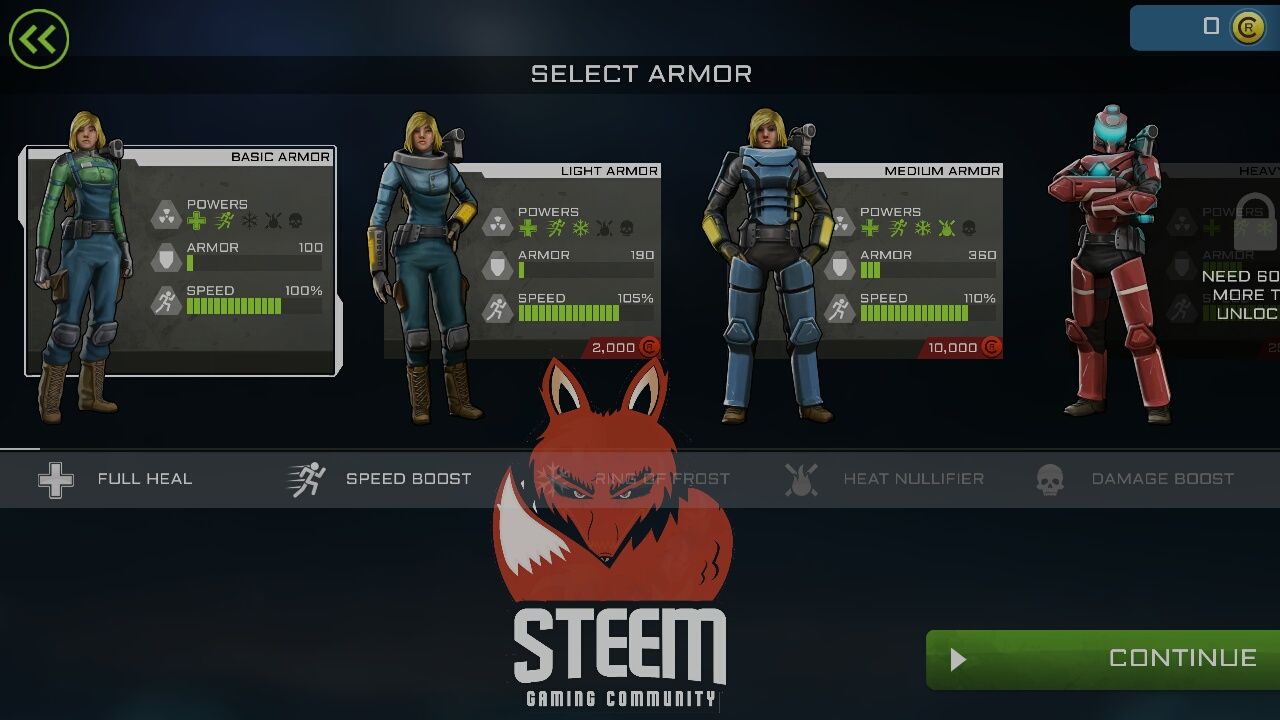Buy Medium Armor for 10,000 credits

pos(962,347)
